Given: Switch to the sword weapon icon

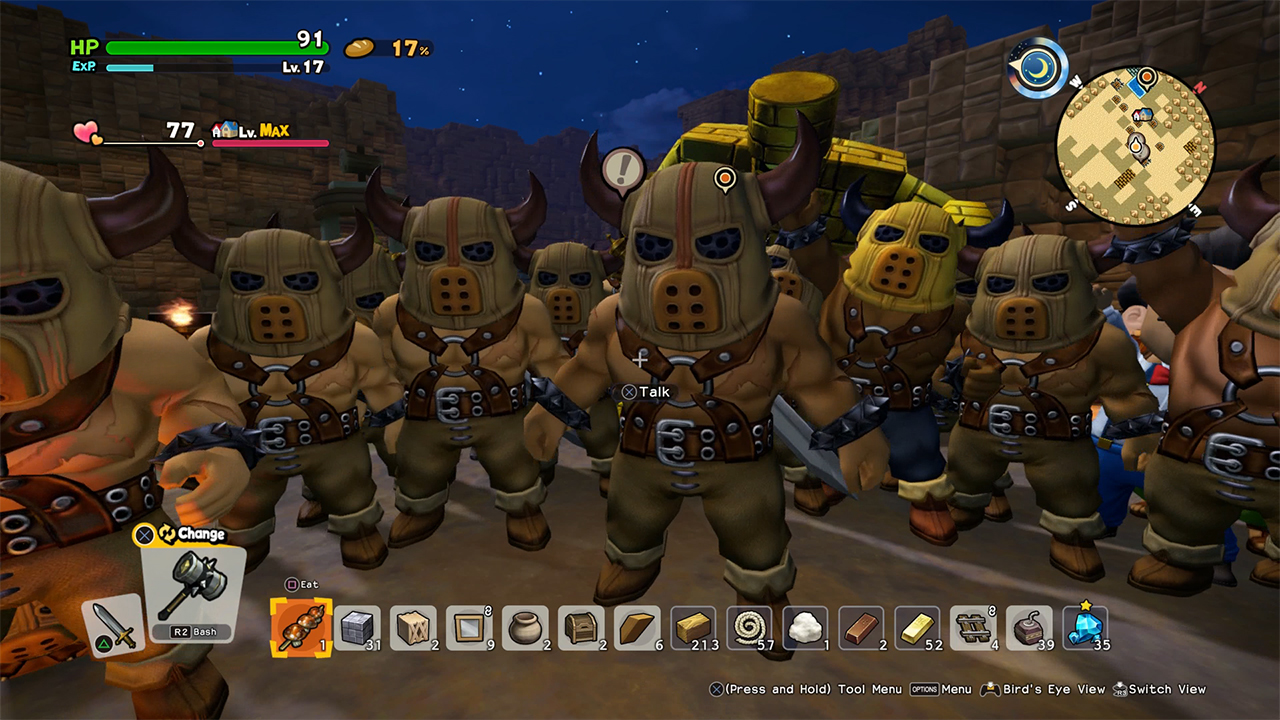Looking at the screenshot, I should click(112, 626).
